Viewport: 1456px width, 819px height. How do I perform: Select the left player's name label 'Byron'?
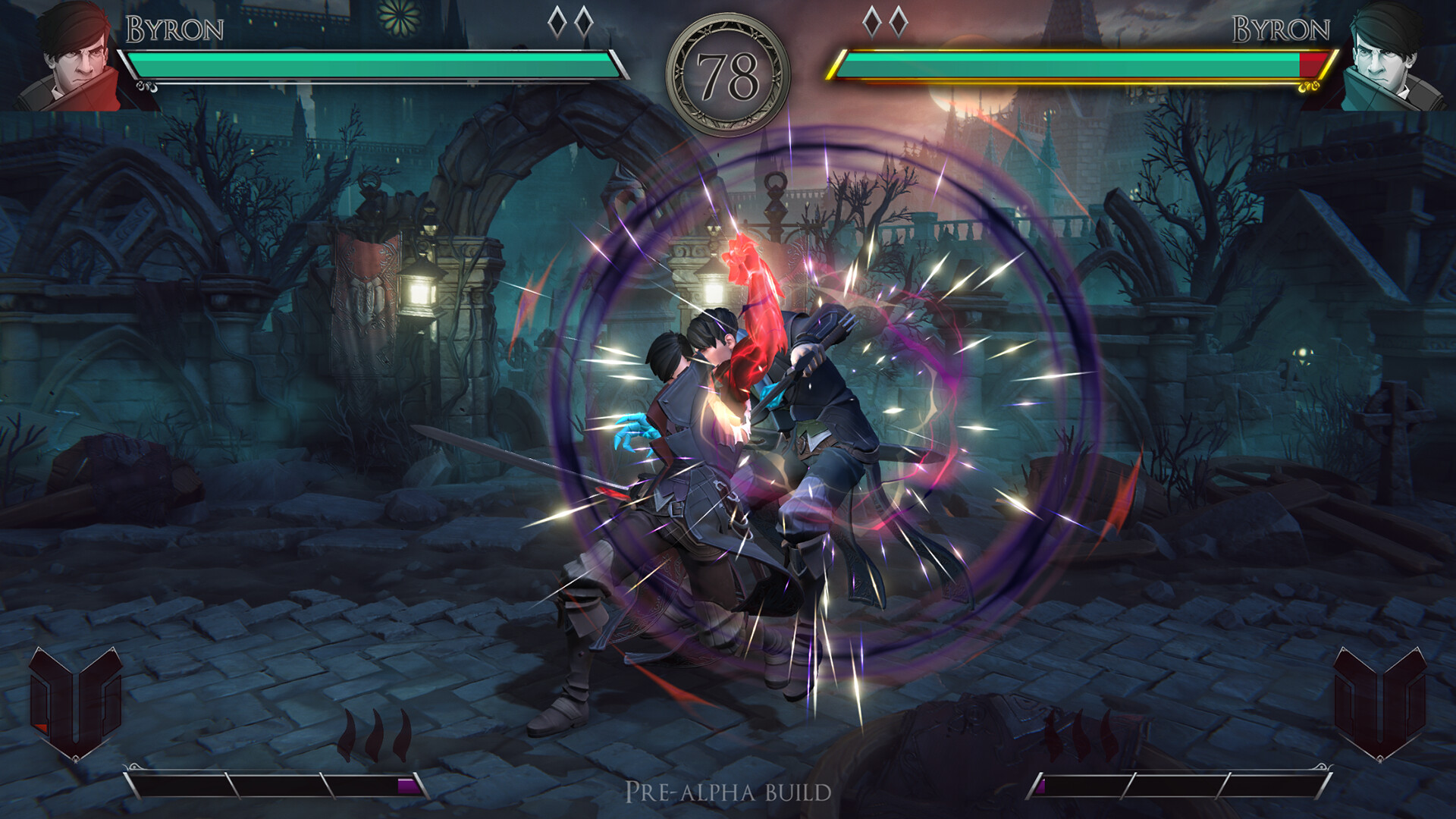[x=174, y=29]
